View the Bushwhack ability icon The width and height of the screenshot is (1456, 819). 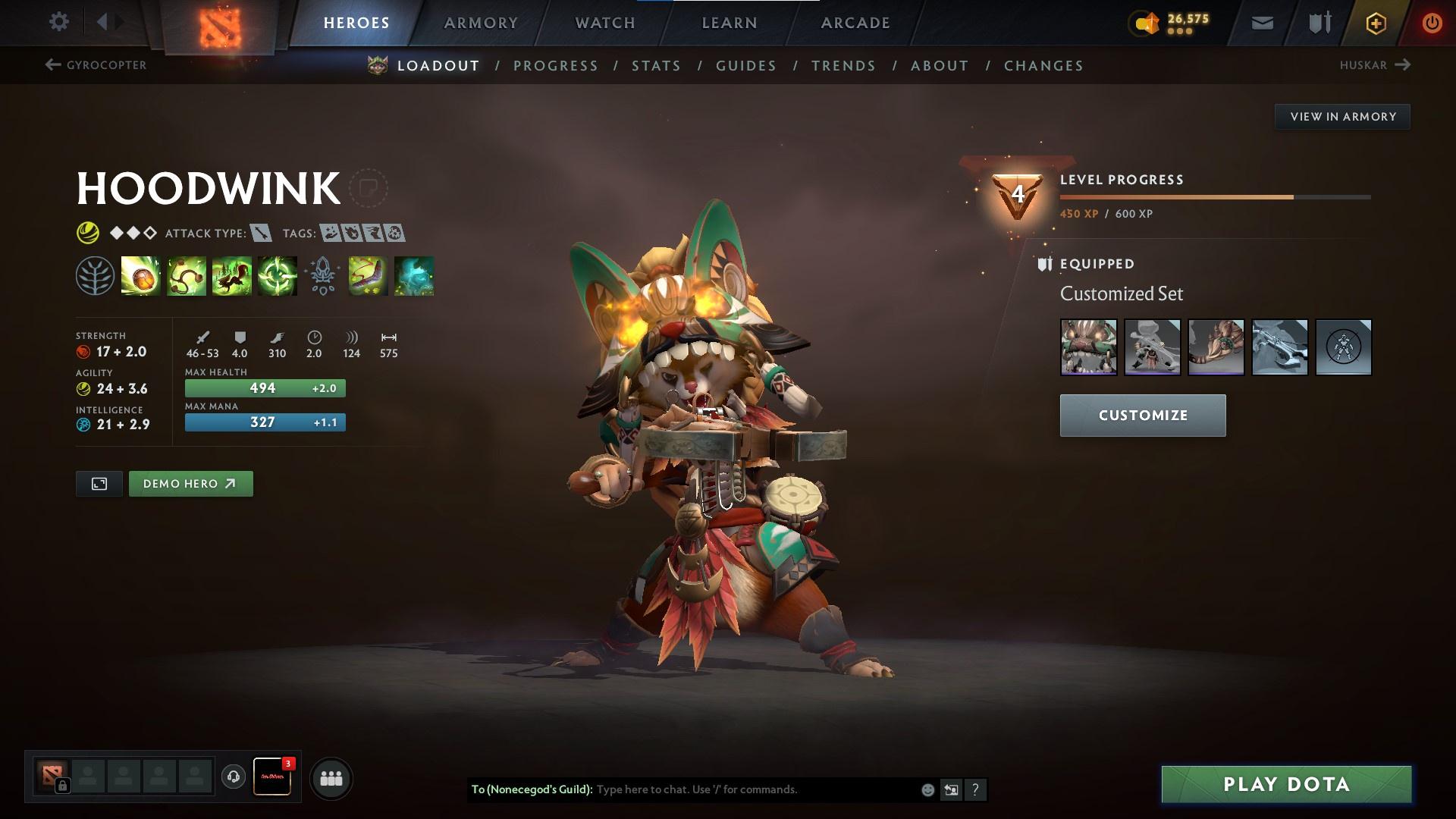(x=187, y=277)
